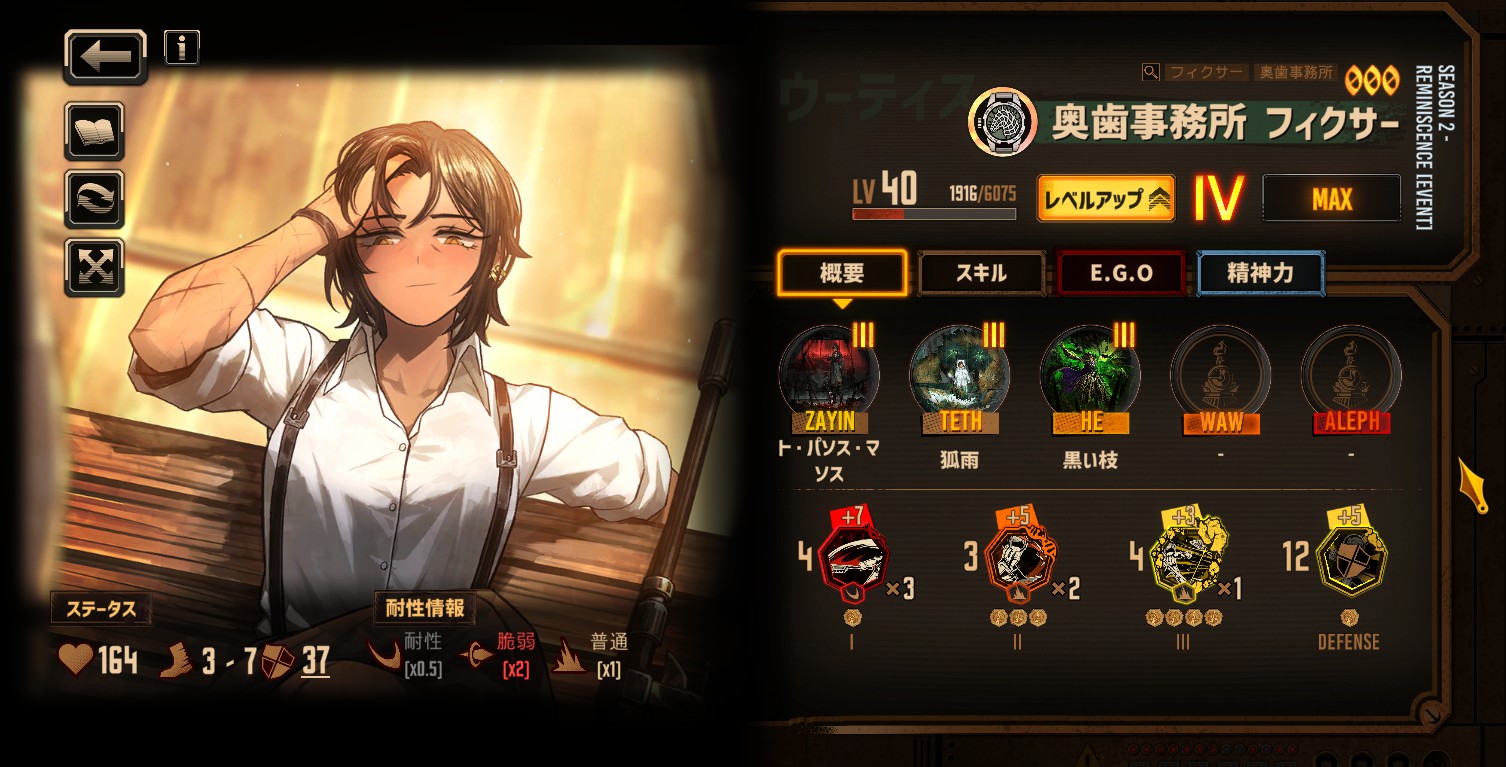Toggle the swap artwork arrows button
Image resolution: width=1506 pixels, height=767 pixels.
[x=94, y=198]
